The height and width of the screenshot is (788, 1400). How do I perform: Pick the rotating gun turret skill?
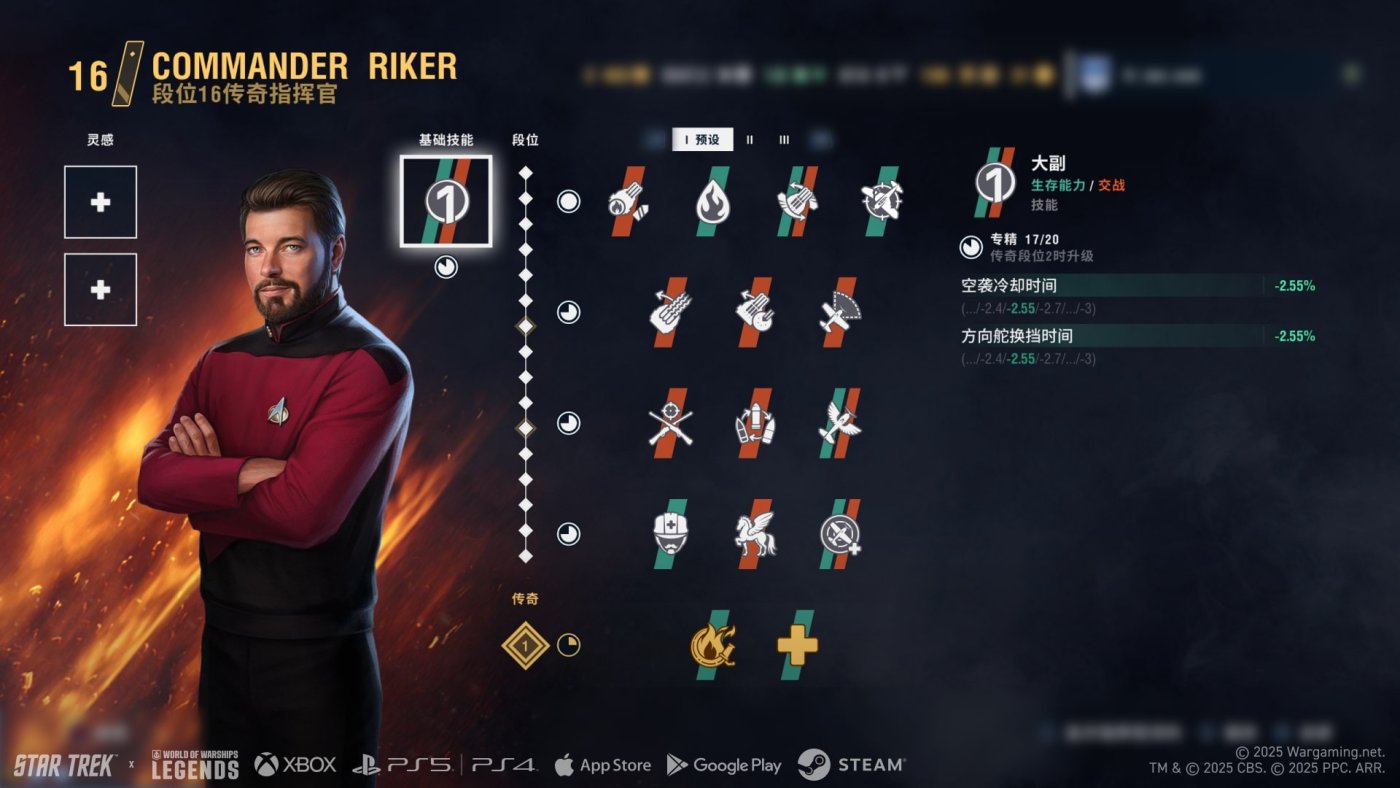click(x=797, y=201)
